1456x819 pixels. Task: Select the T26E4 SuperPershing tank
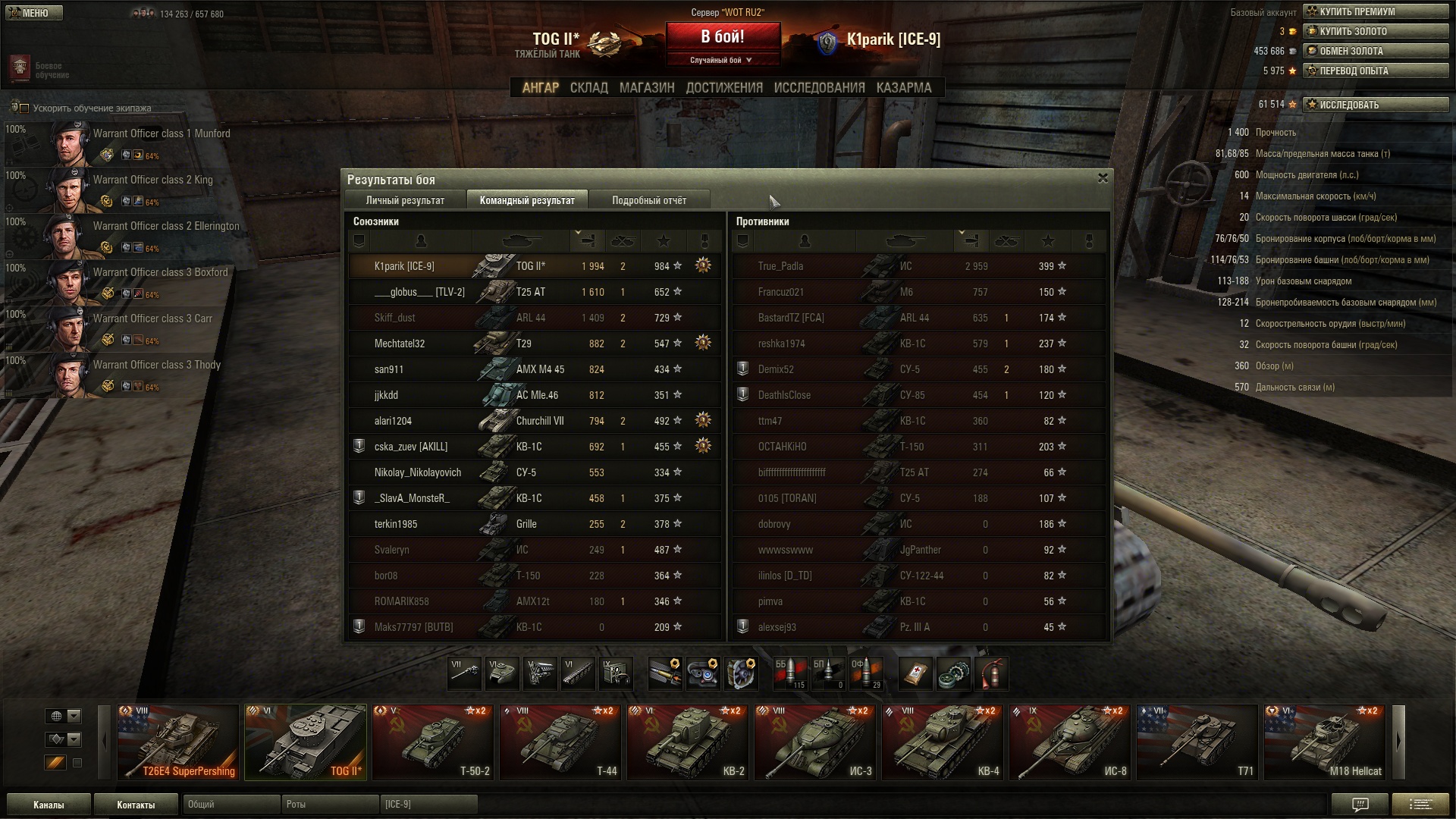click(178, 742)
